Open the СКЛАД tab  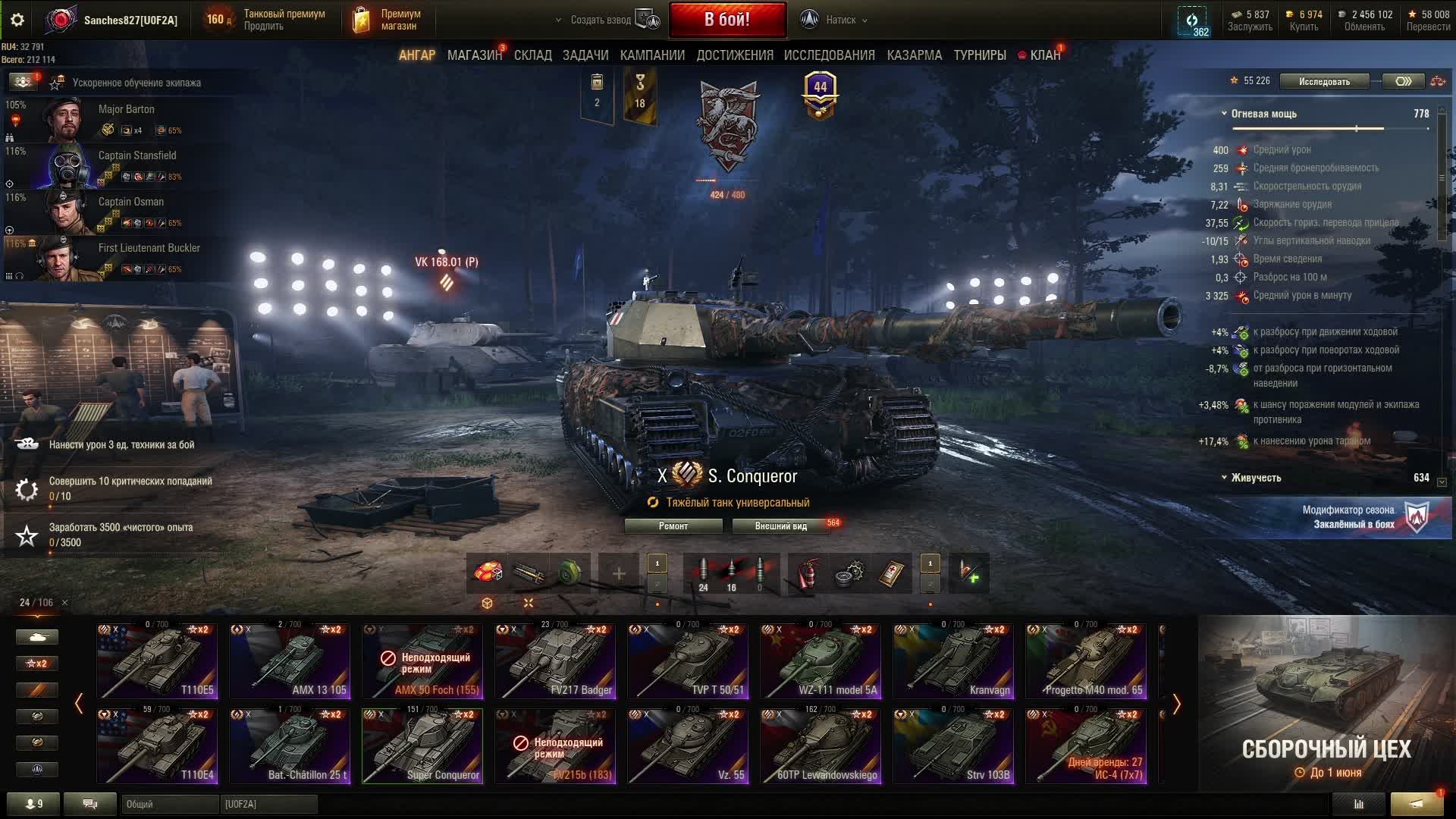[532, 55]
